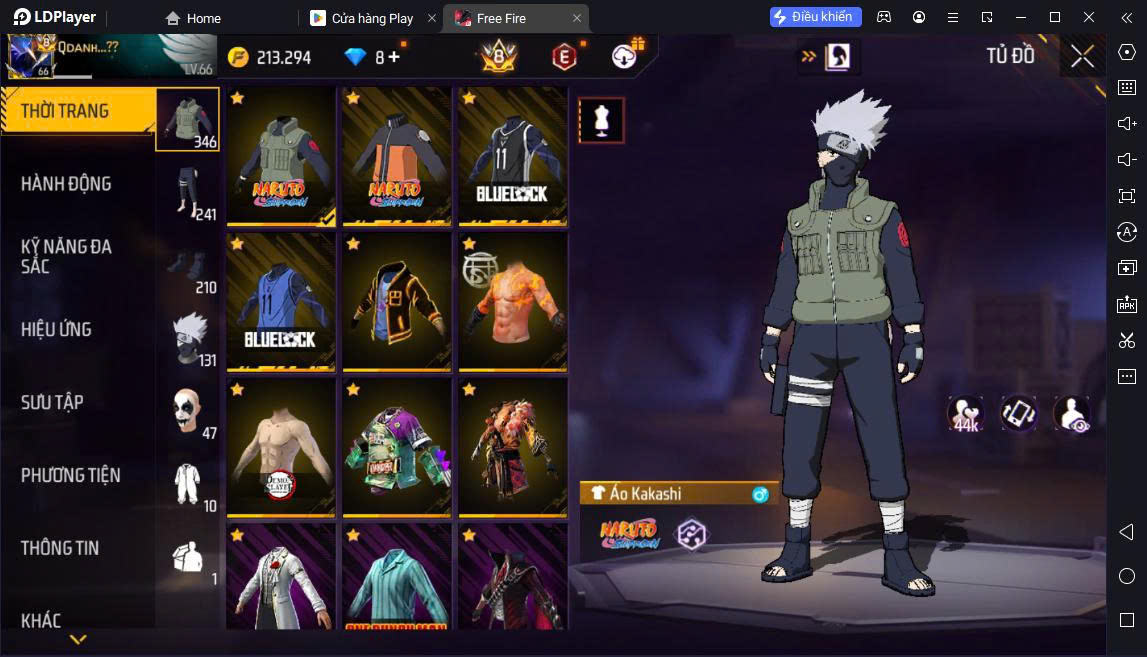1147x657 pixels.
Task: Open the mannequin outfit set button
Action: pyautogui.click(x=601, y=120)
